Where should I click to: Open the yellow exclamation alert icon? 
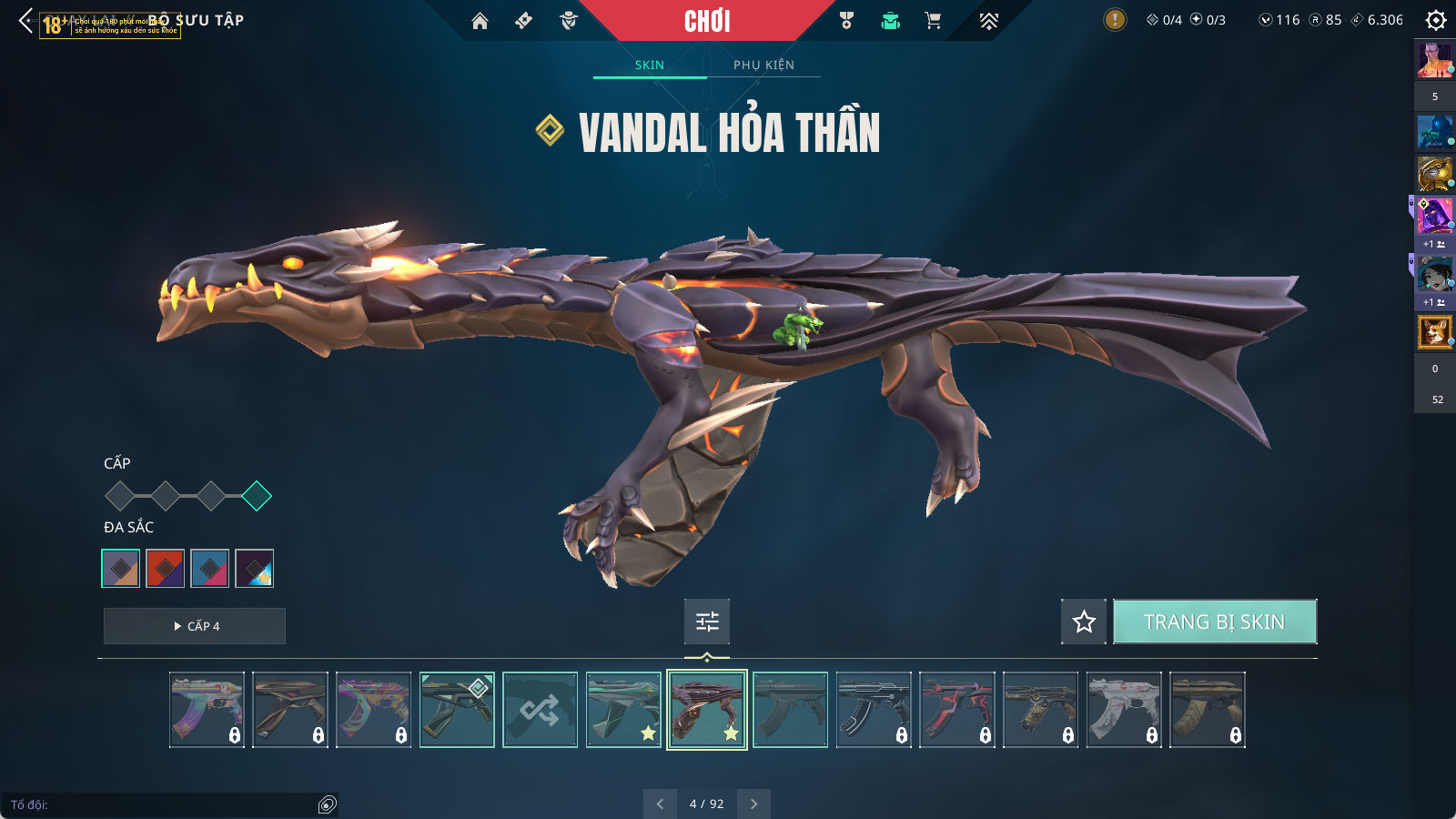[x=1115, y=20]
